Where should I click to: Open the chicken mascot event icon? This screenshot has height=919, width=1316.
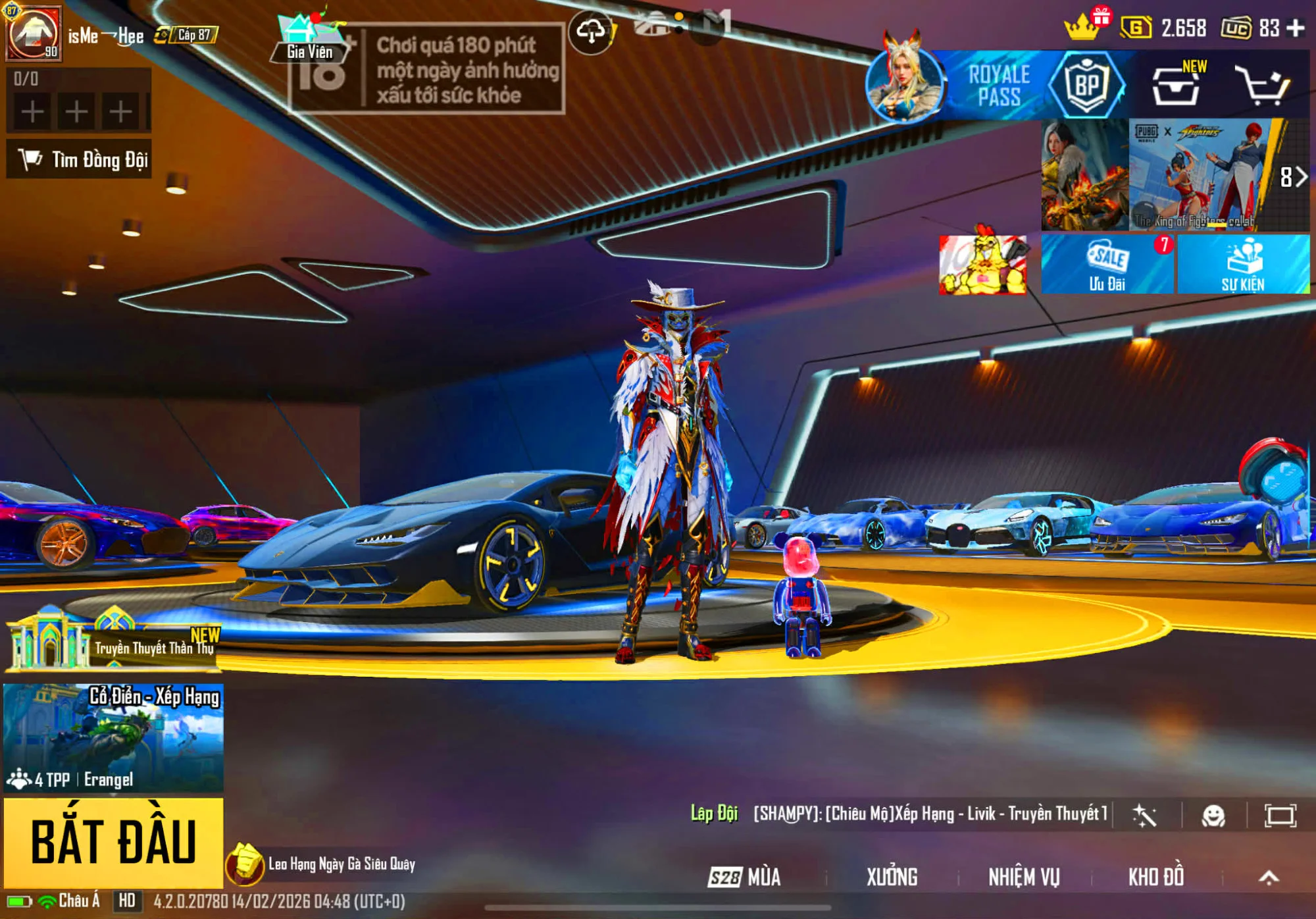[x=982, y=265]
